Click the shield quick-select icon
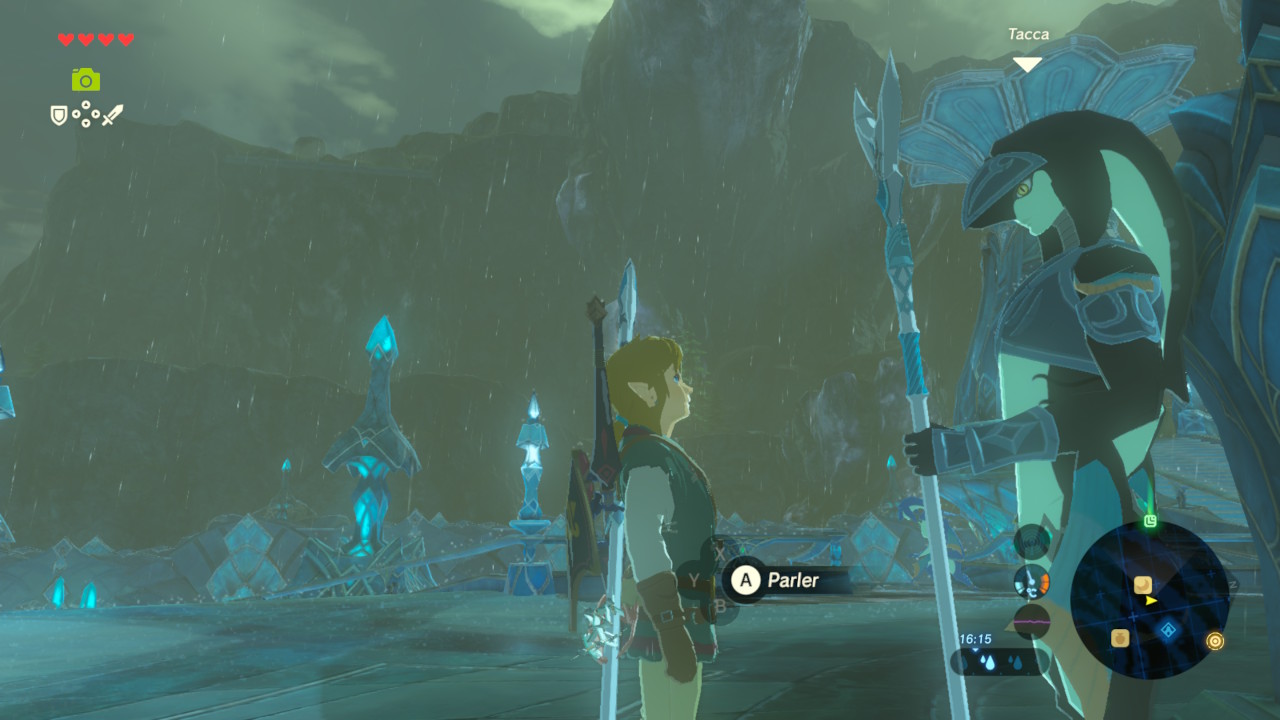Viewport: 1280px width, 720px height. pyautogui.click(x=59, y=116)
